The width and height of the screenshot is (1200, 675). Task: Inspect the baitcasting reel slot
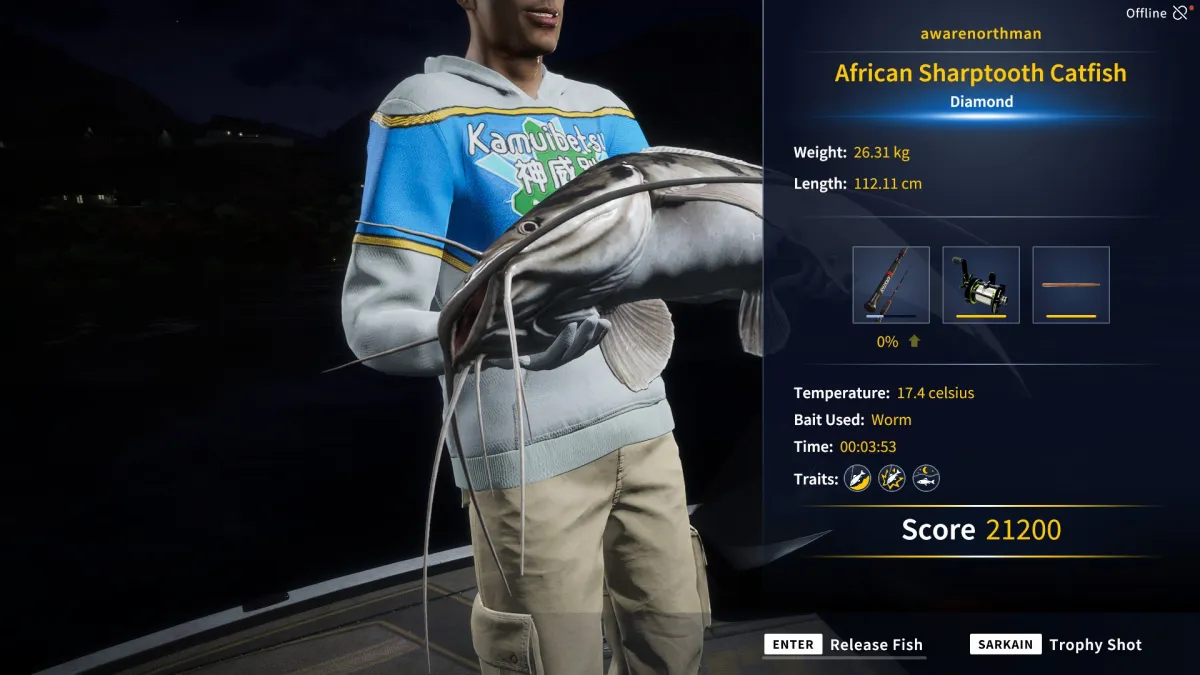[981, 285]
